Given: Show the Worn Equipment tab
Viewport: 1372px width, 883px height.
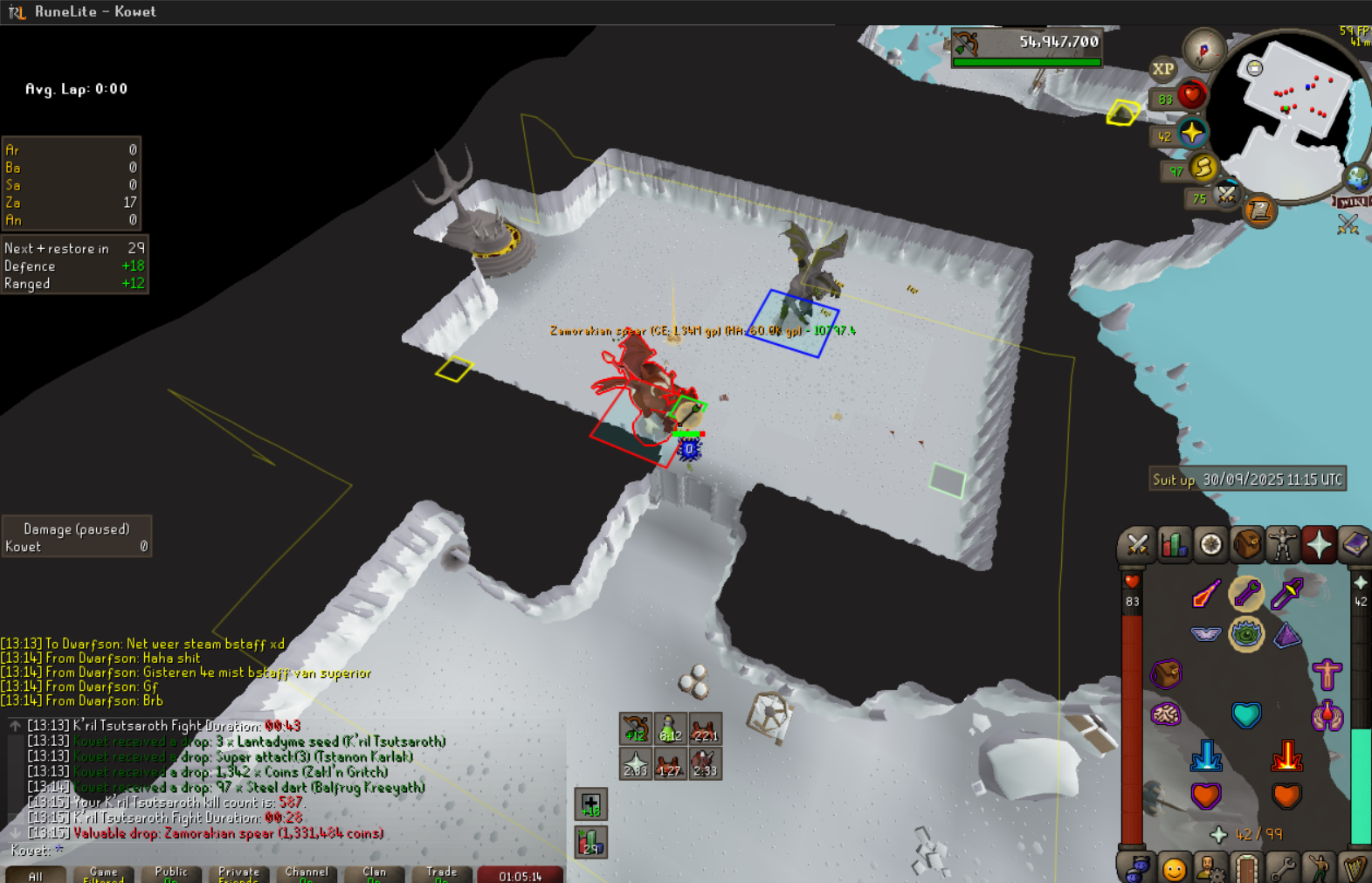Looking at the screenshot, I should pos(1283,545).
